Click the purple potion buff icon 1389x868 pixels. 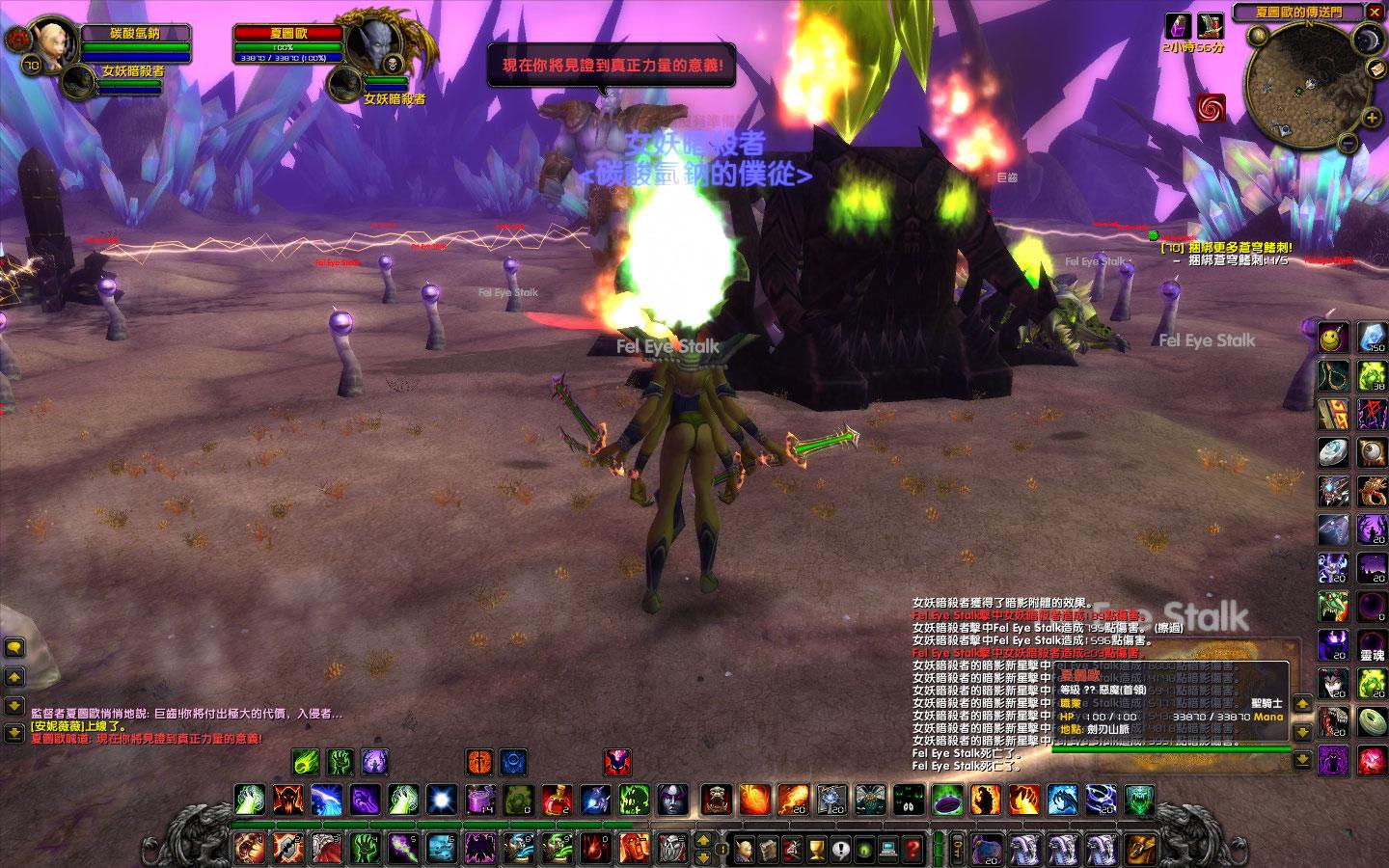pyautogui.click(x=1178, y=25)
